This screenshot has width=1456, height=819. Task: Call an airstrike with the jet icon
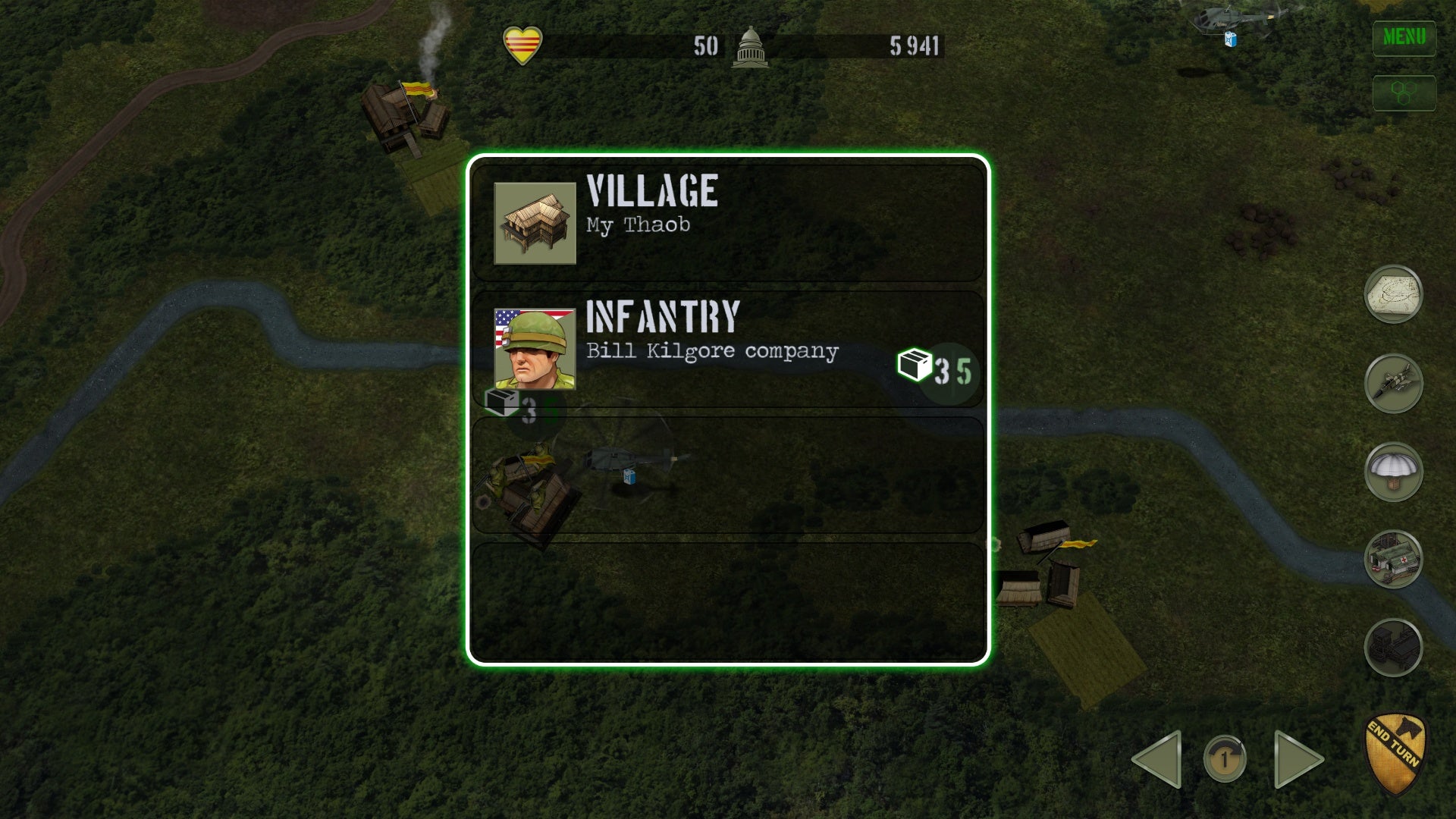pyautogui.click(x=1393, y=383)
